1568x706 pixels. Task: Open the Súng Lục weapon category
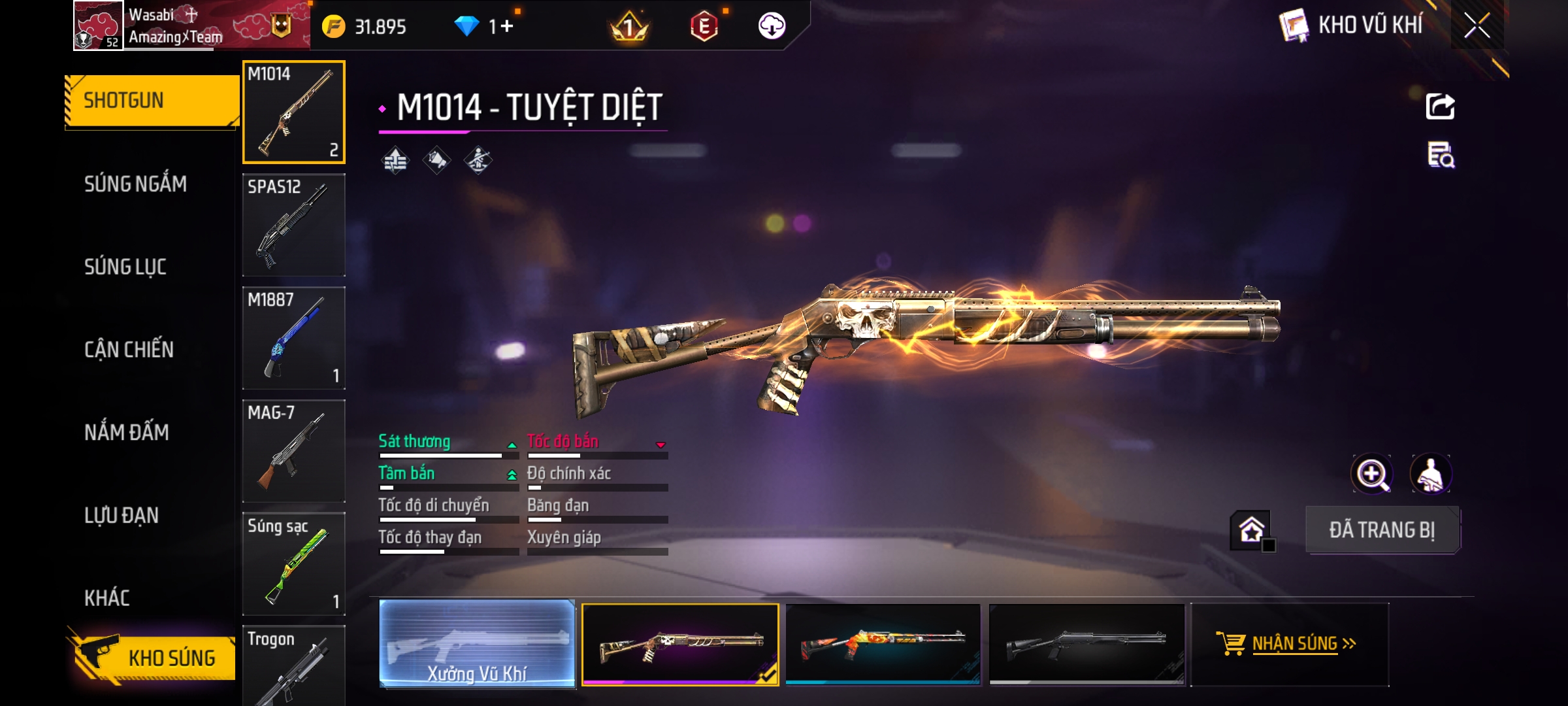tap(125, 267)
